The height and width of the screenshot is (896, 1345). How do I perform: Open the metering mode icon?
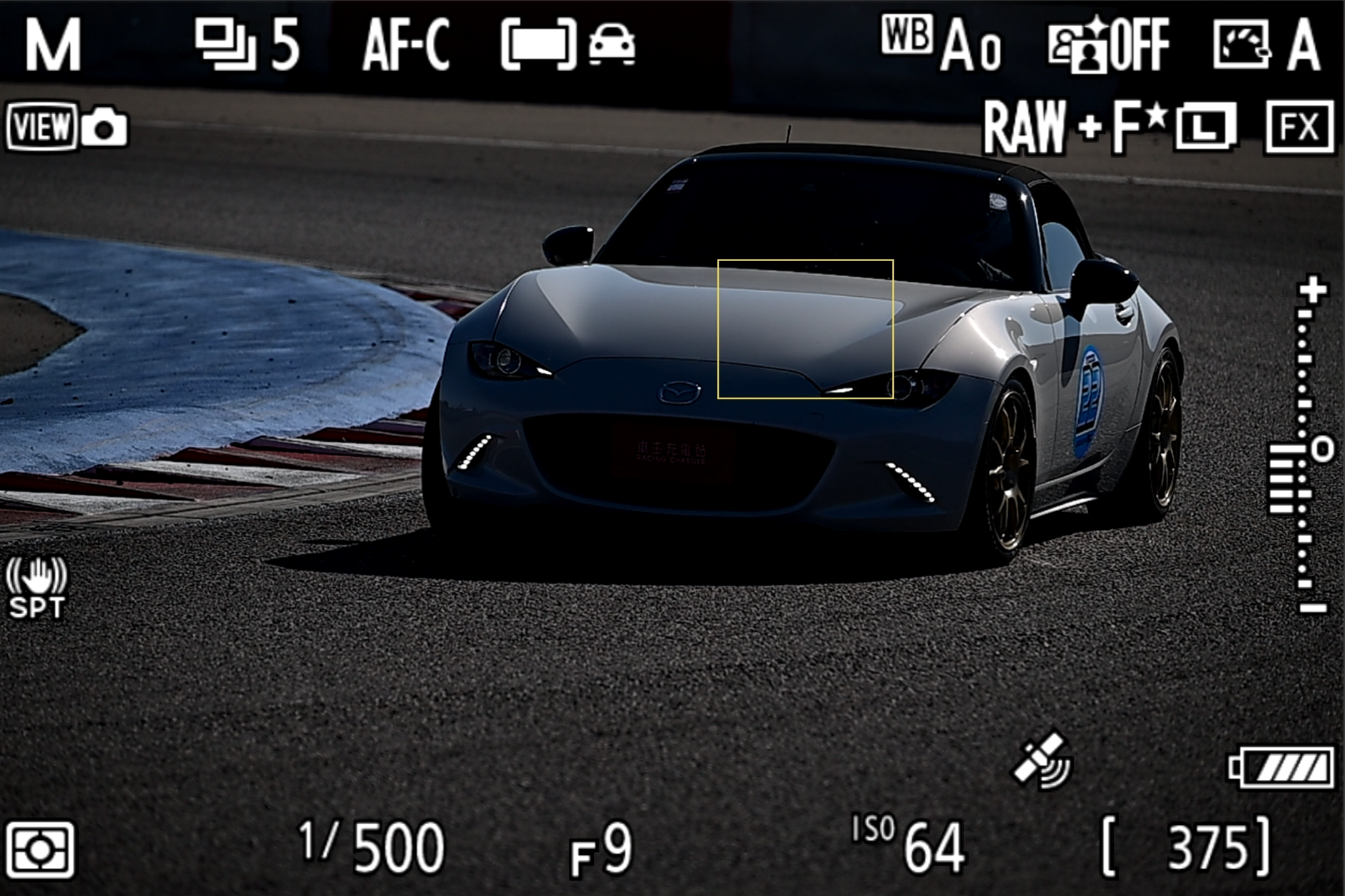(x=41, y=850)
